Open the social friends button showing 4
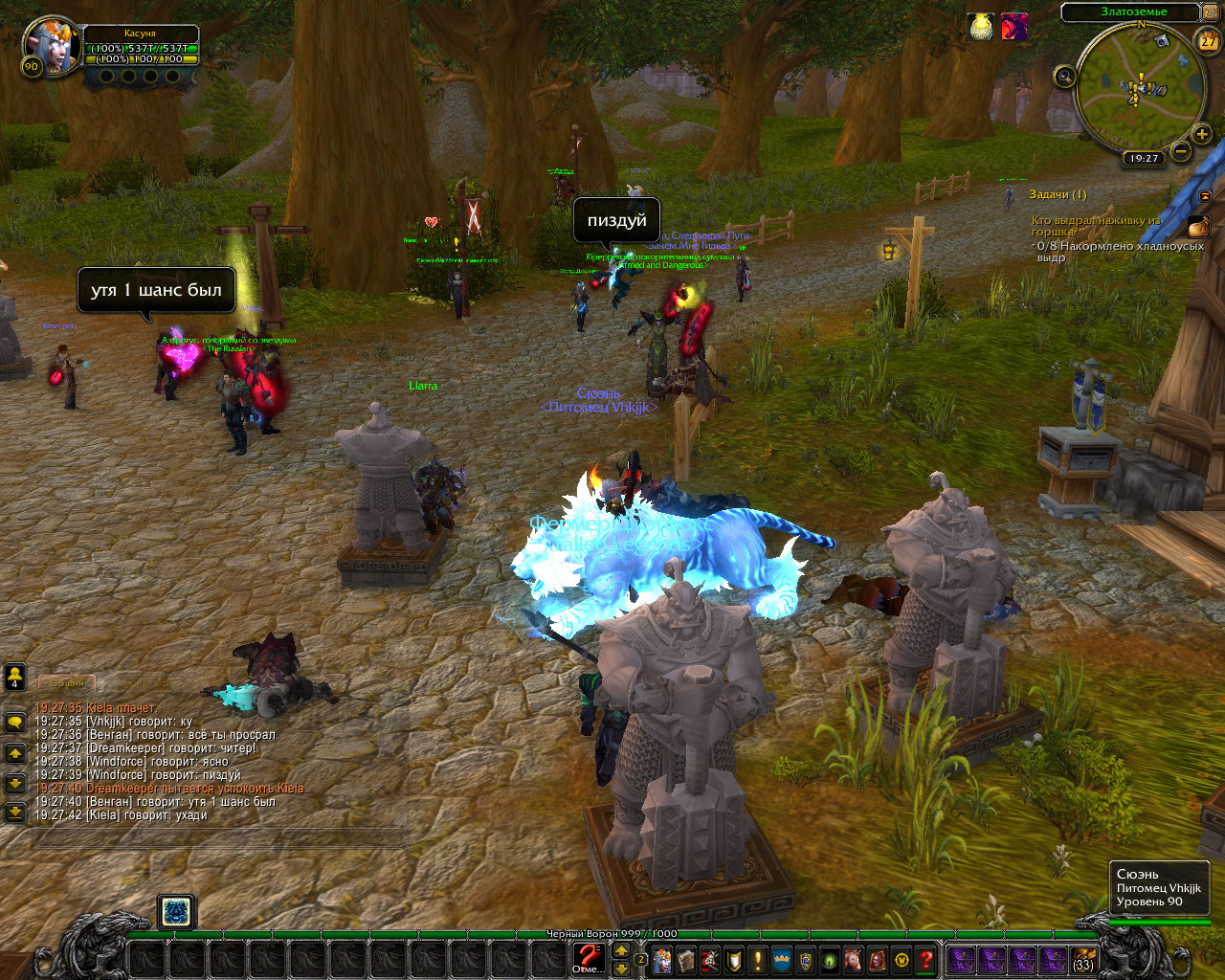Viewport: 1225px width, 980px height. pyautogui.click(x=15, y=677)
